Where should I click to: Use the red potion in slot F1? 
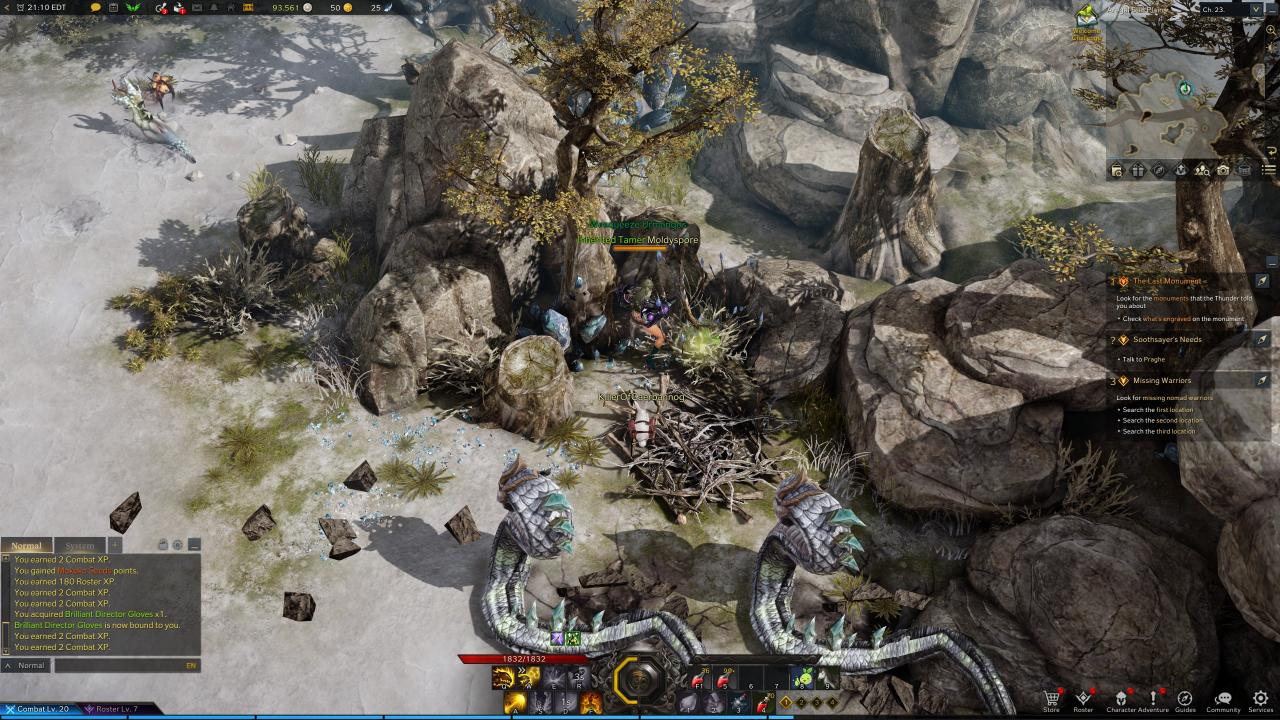click(x=697, y=681)
